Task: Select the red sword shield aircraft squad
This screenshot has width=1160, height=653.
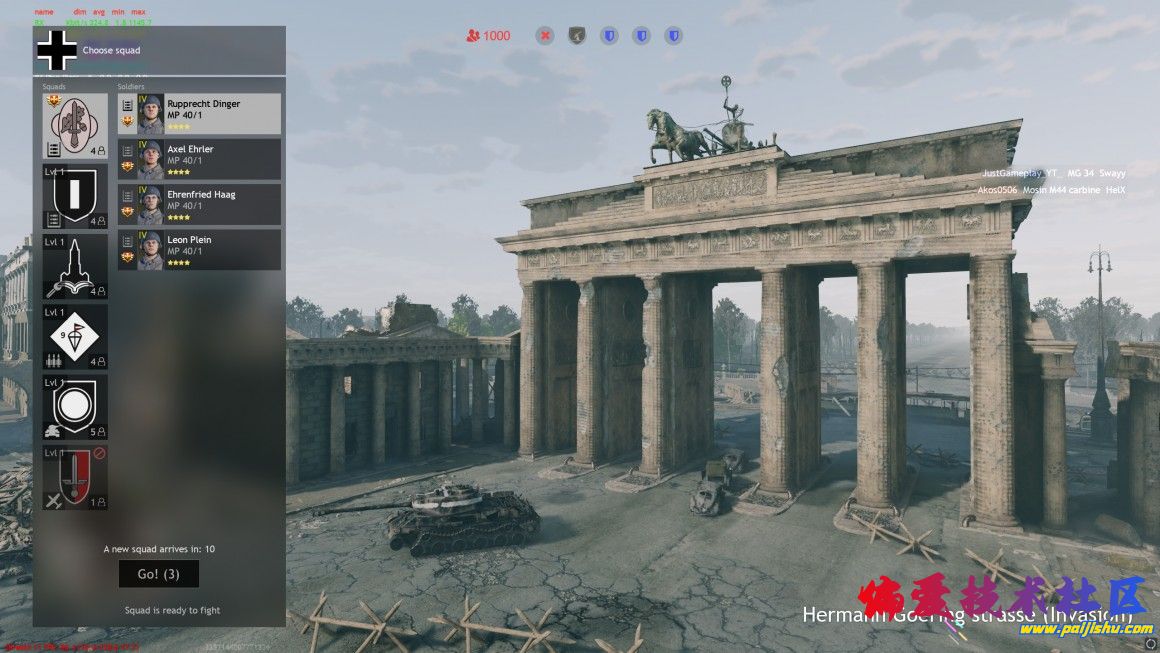Action: click(x=75, y=477)
